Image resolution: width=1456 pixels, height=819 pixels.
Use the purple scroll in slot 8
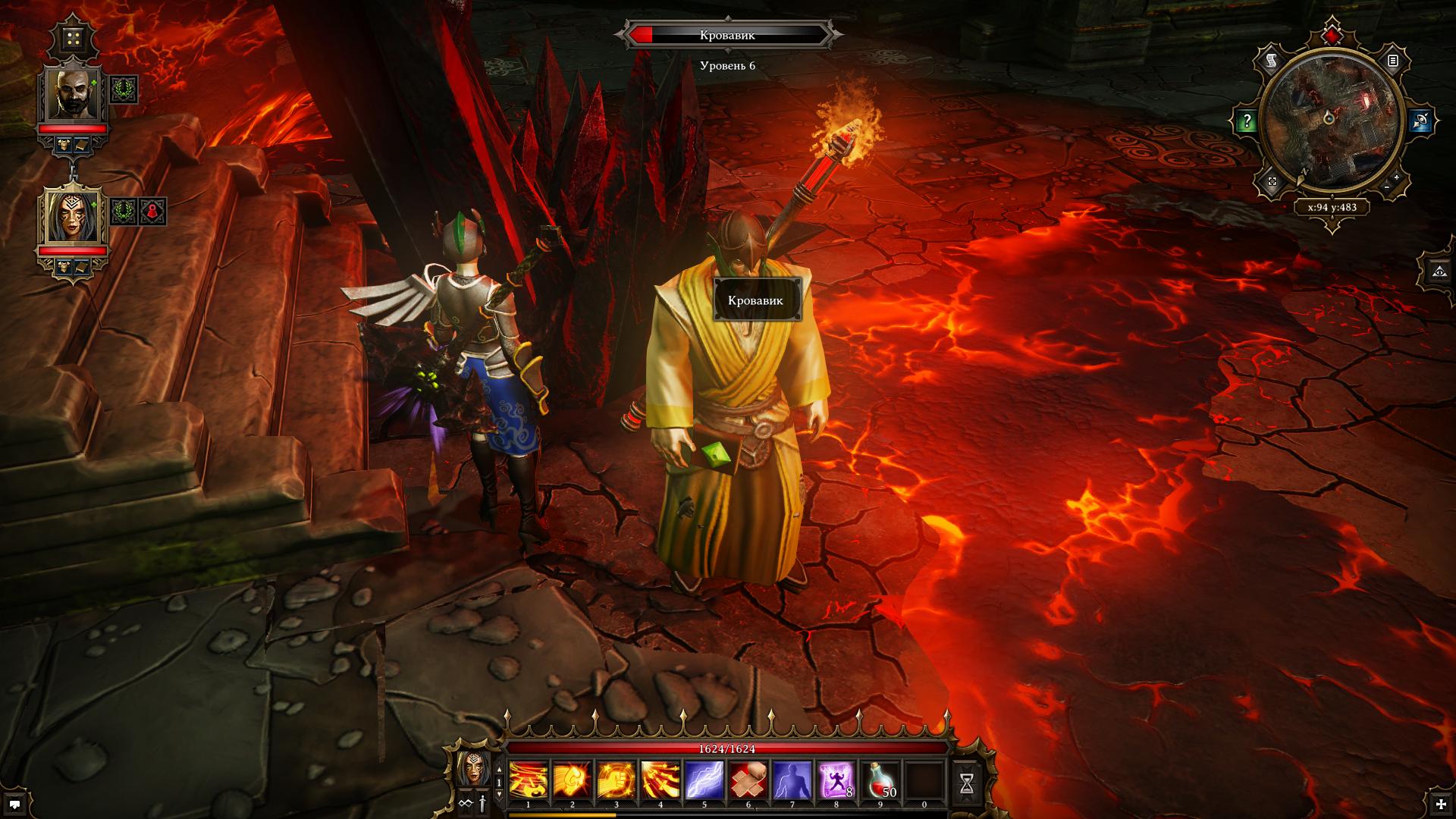[836, 780]
